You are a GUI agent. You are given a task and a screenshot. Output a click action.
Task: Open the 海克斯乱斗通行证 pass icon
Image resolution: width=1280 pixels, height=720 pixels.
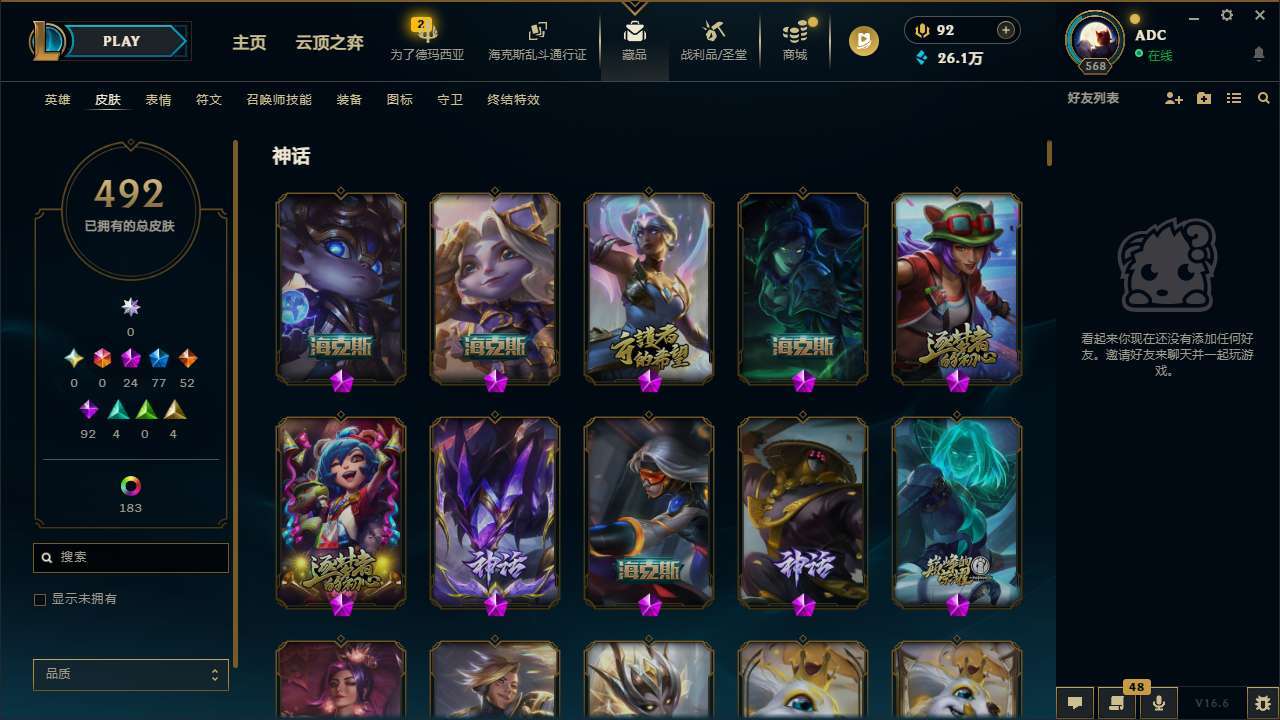coord(537,40)
